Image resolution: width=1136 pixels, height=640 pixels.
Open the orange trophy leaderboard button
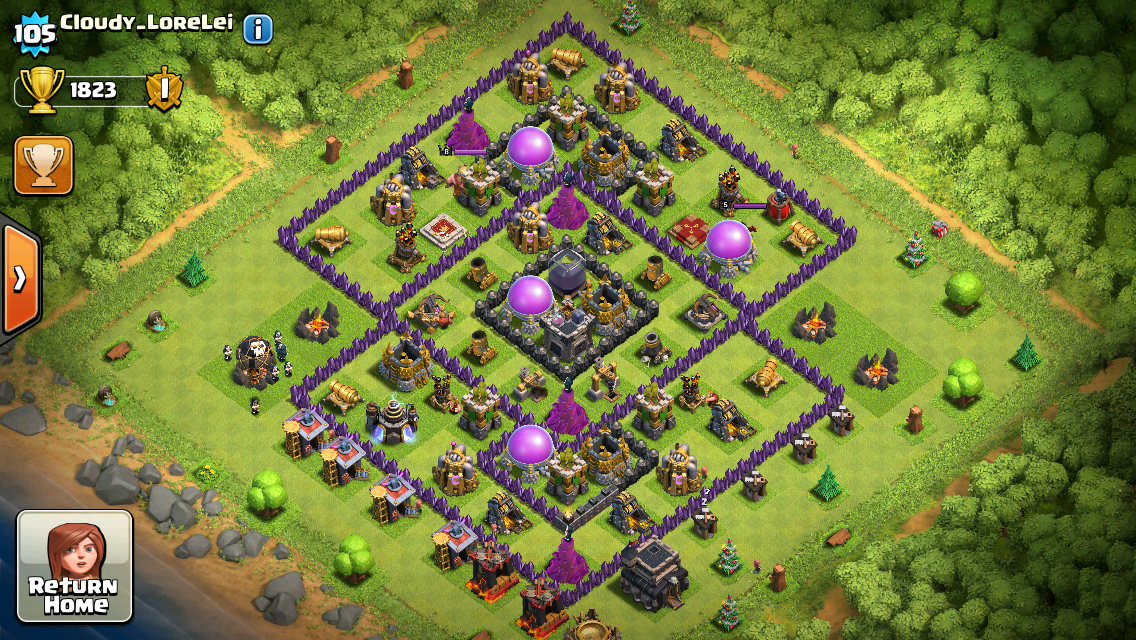[43, 165]
